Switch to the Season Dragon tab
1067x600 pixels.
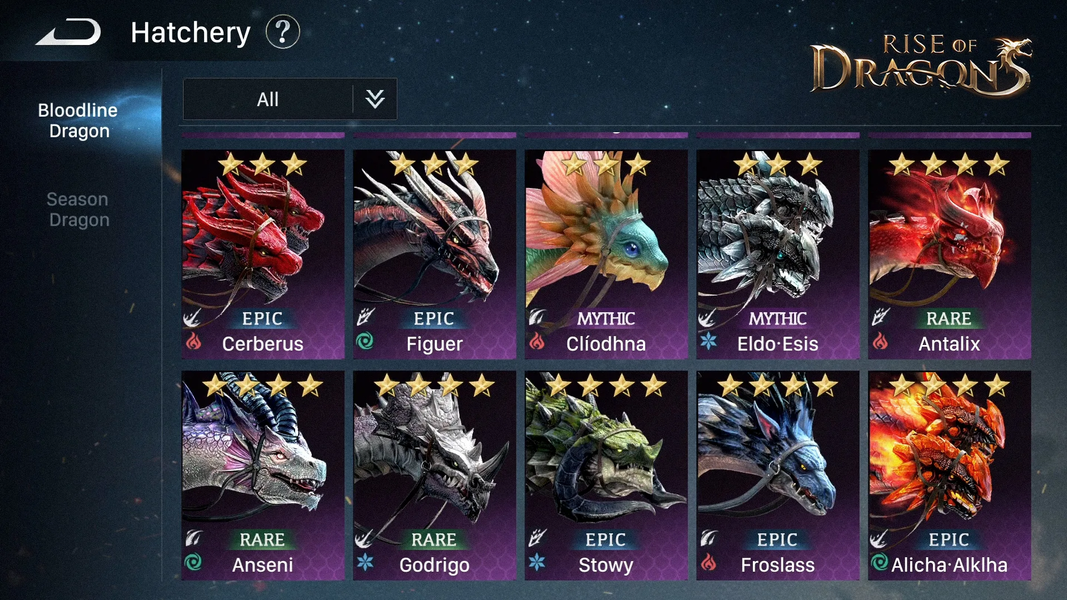pos(78,209)
